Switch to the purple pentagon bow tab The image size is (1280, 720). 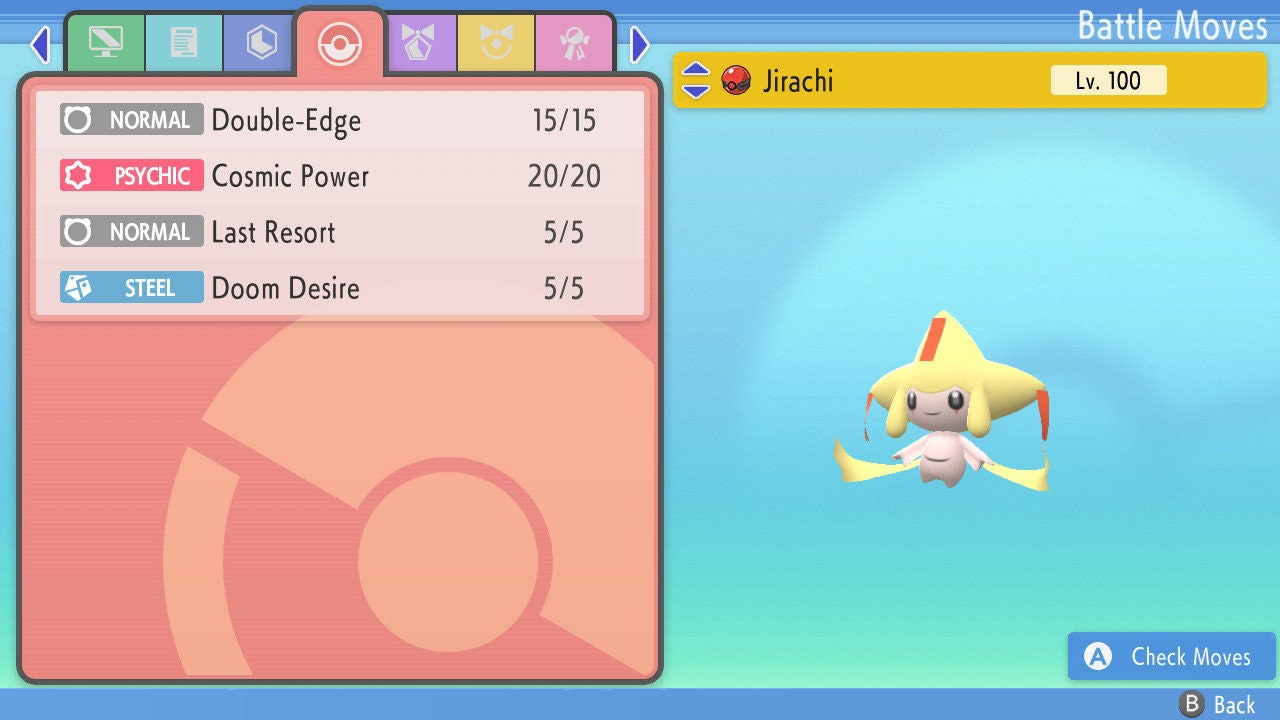[x=418, y=43]
